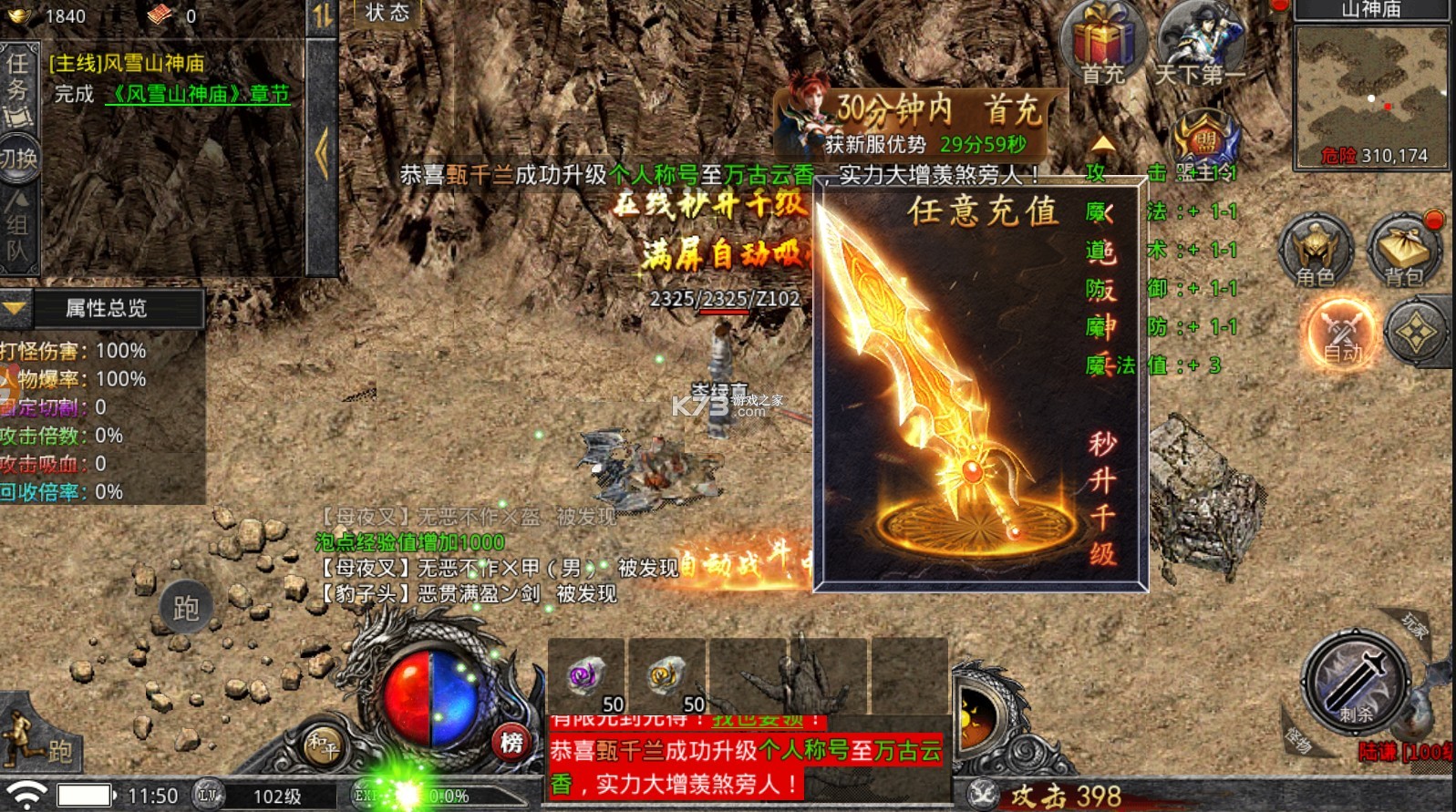Screen dimensions: 1456x812
Task: Tap the round 跑 run button
Action: 186,607
